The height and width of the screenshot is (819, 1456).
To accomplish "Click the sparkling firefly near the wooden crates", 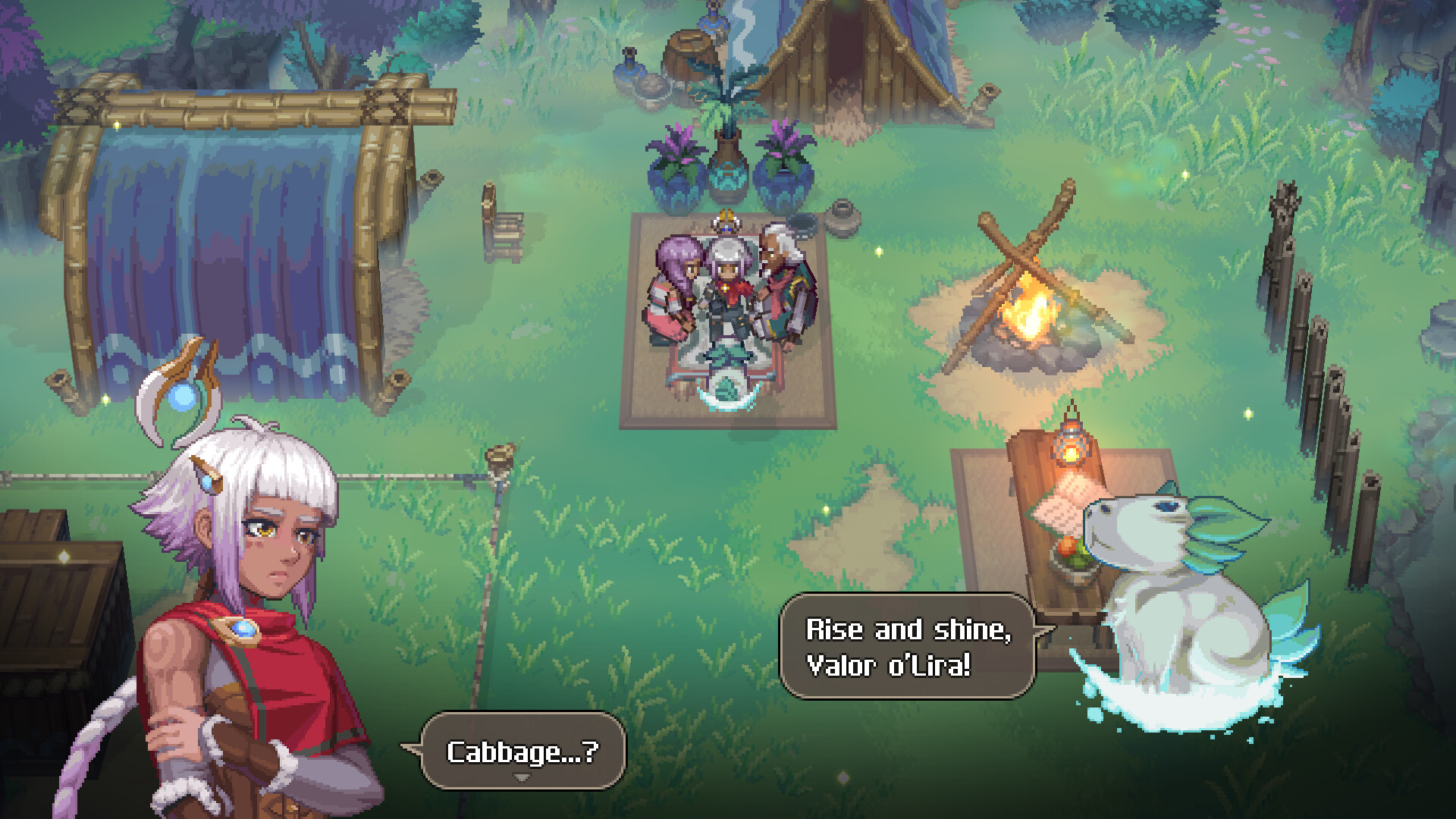I will pyautogui.click(x=62, y=554).
